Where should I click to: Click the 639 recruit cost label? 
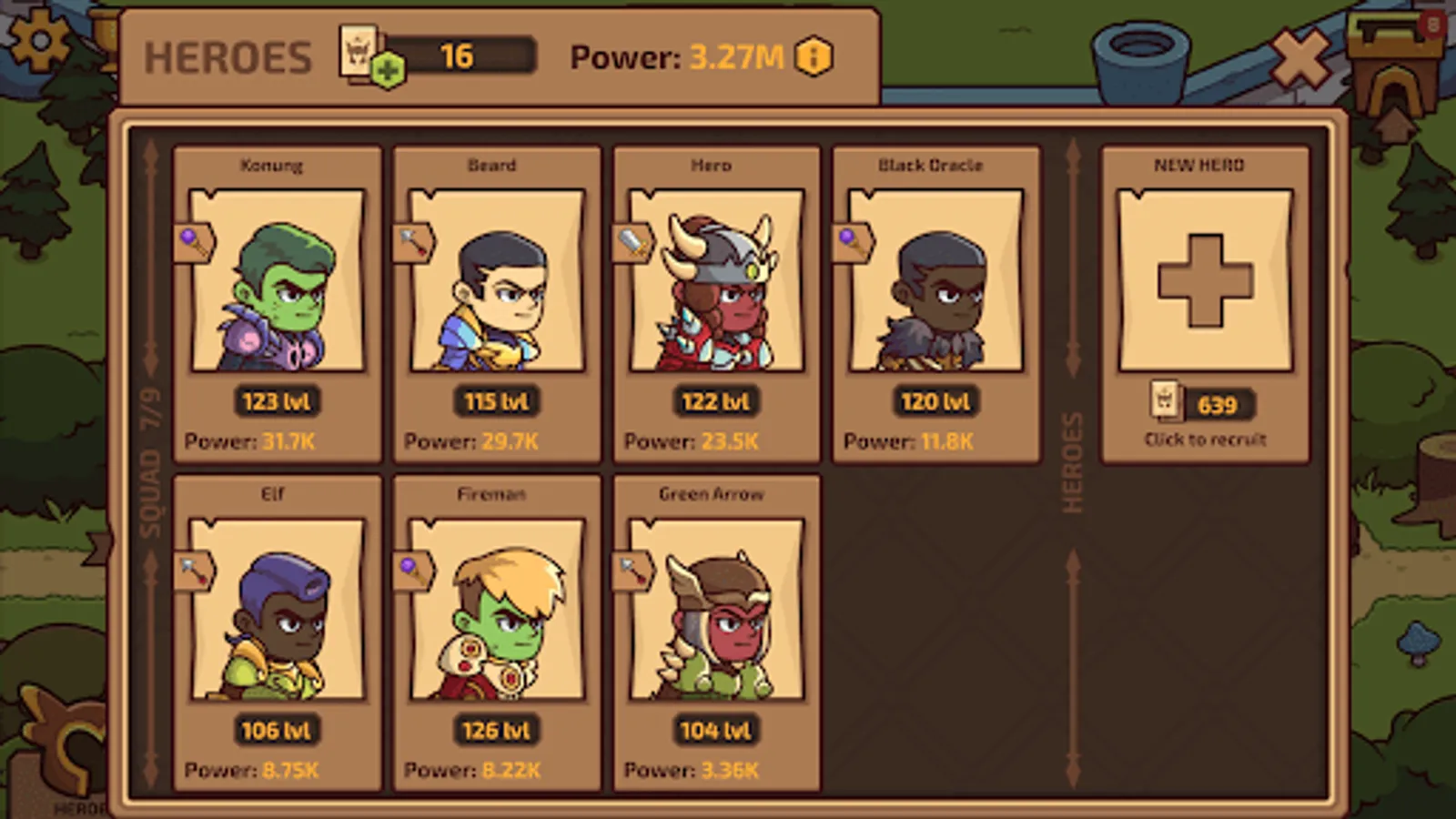pyautogui.click(x=1218, y=405)
